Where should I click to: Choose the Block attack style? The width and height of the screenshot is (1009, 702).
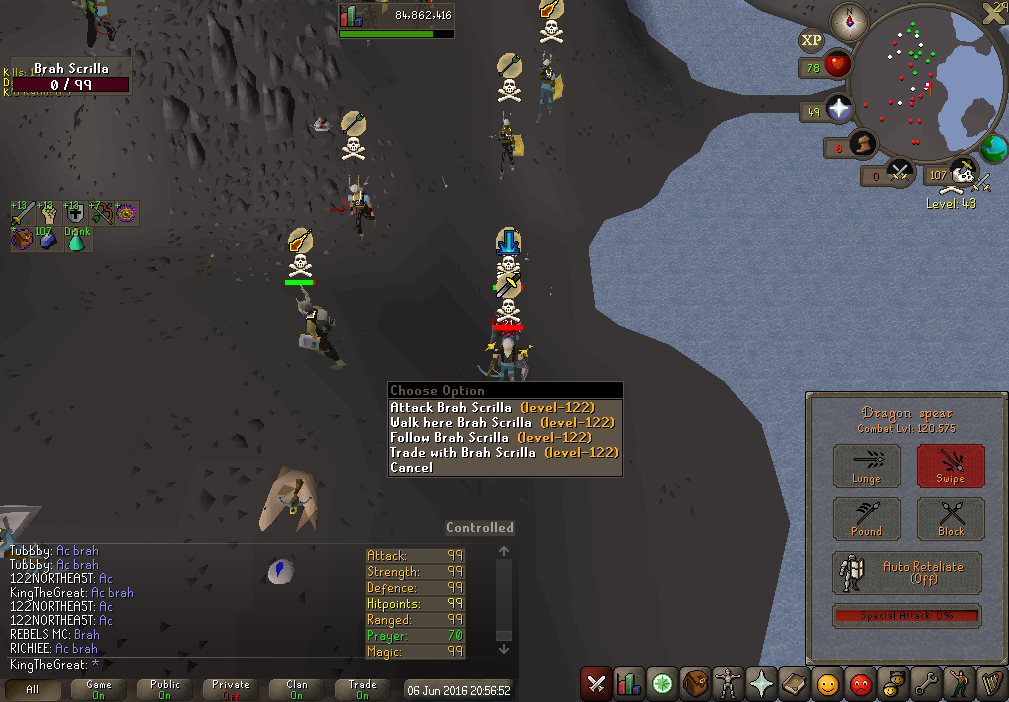pos(951,519)
